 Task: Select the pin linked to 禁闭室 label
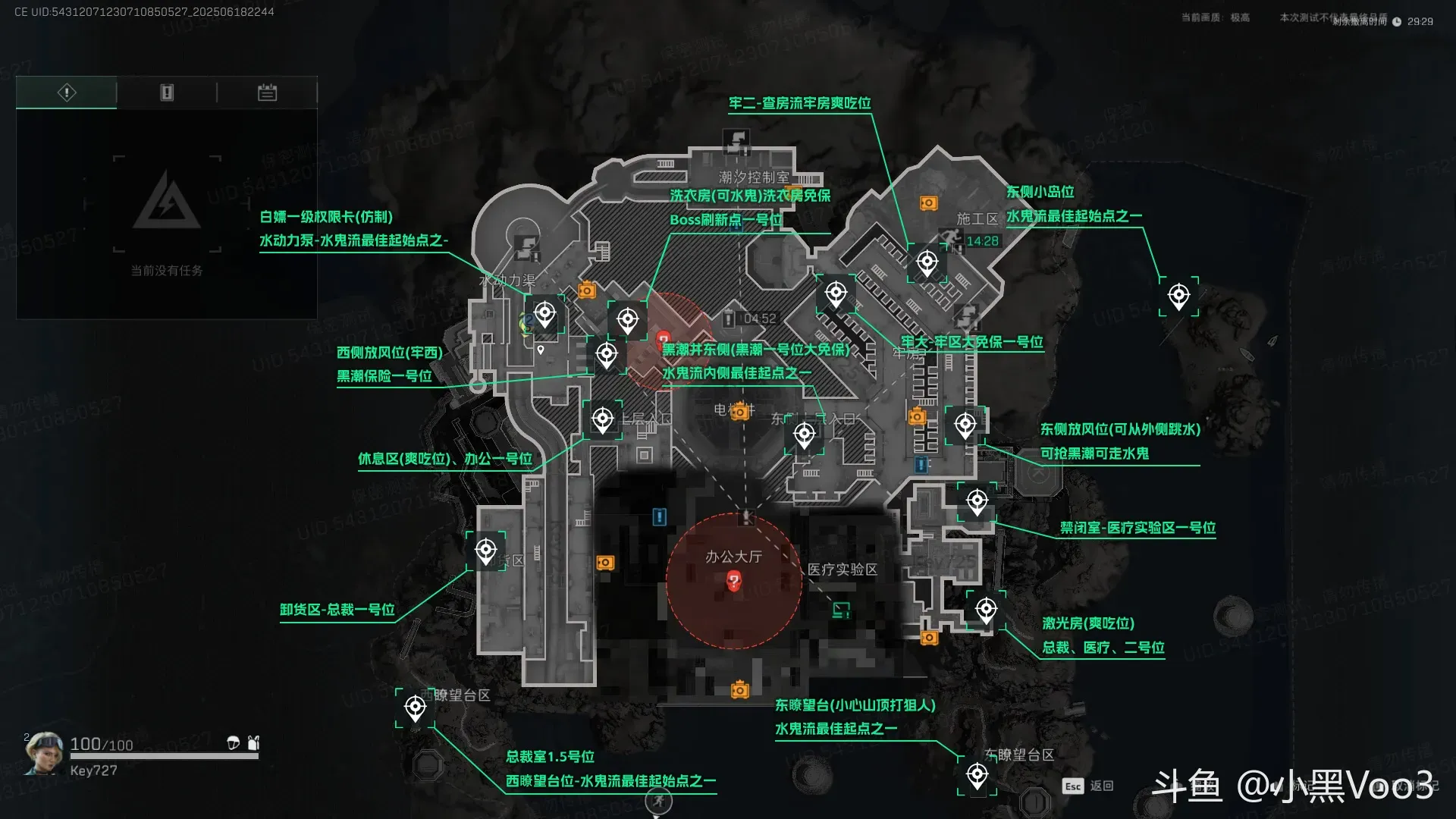click(977, 500)
